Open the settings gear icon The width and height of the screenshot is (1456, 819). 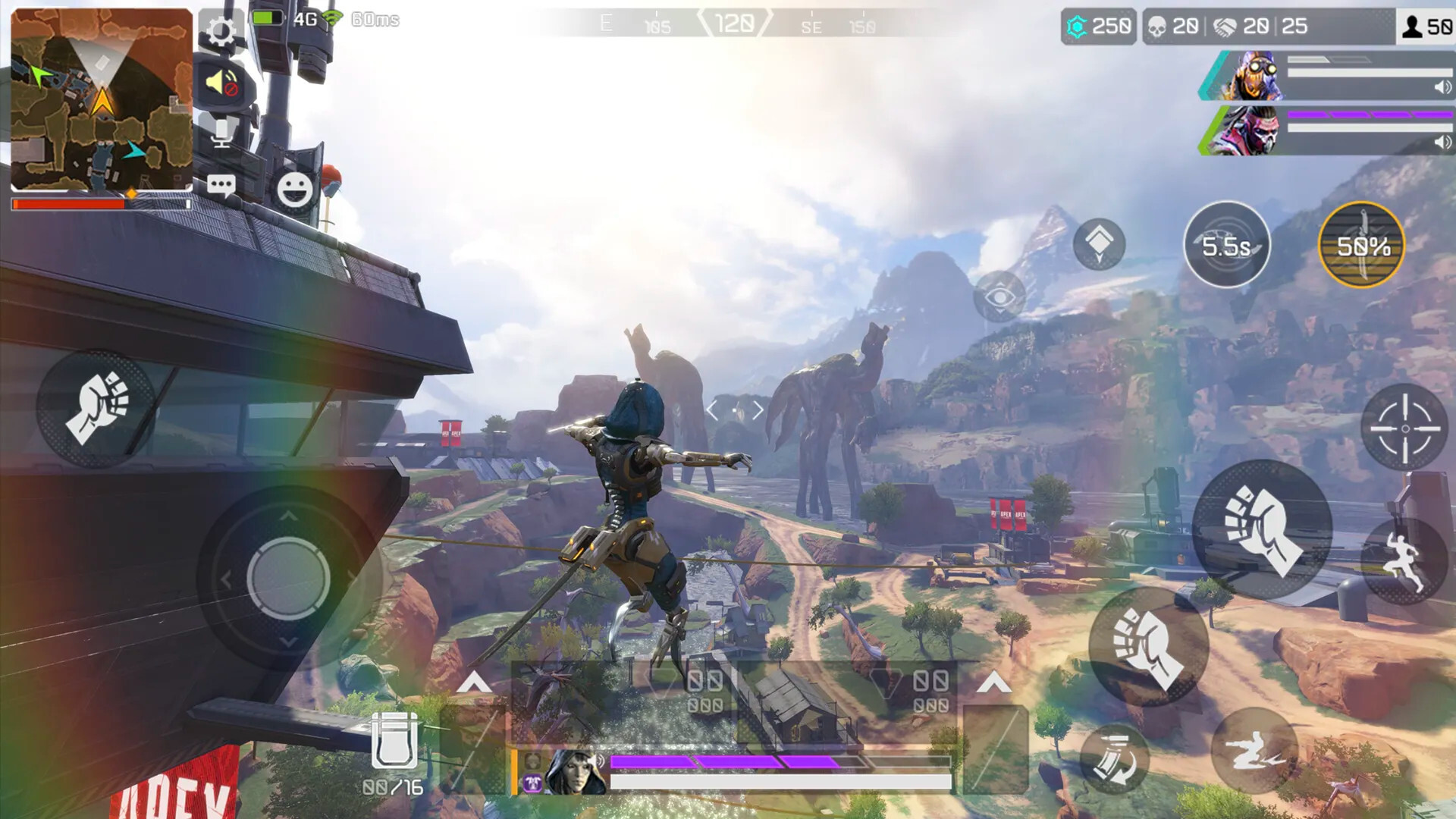pyautogui.click(x=221, y=32)
